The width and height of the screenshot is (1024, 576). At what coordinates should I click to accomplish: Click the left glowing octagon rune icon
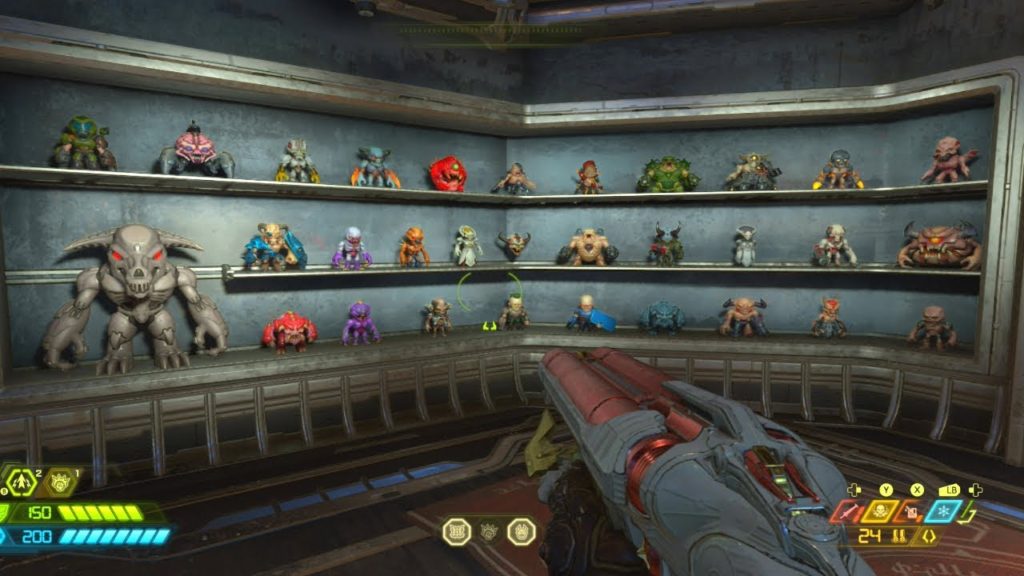pyautogui.click(x=457, y=532)
